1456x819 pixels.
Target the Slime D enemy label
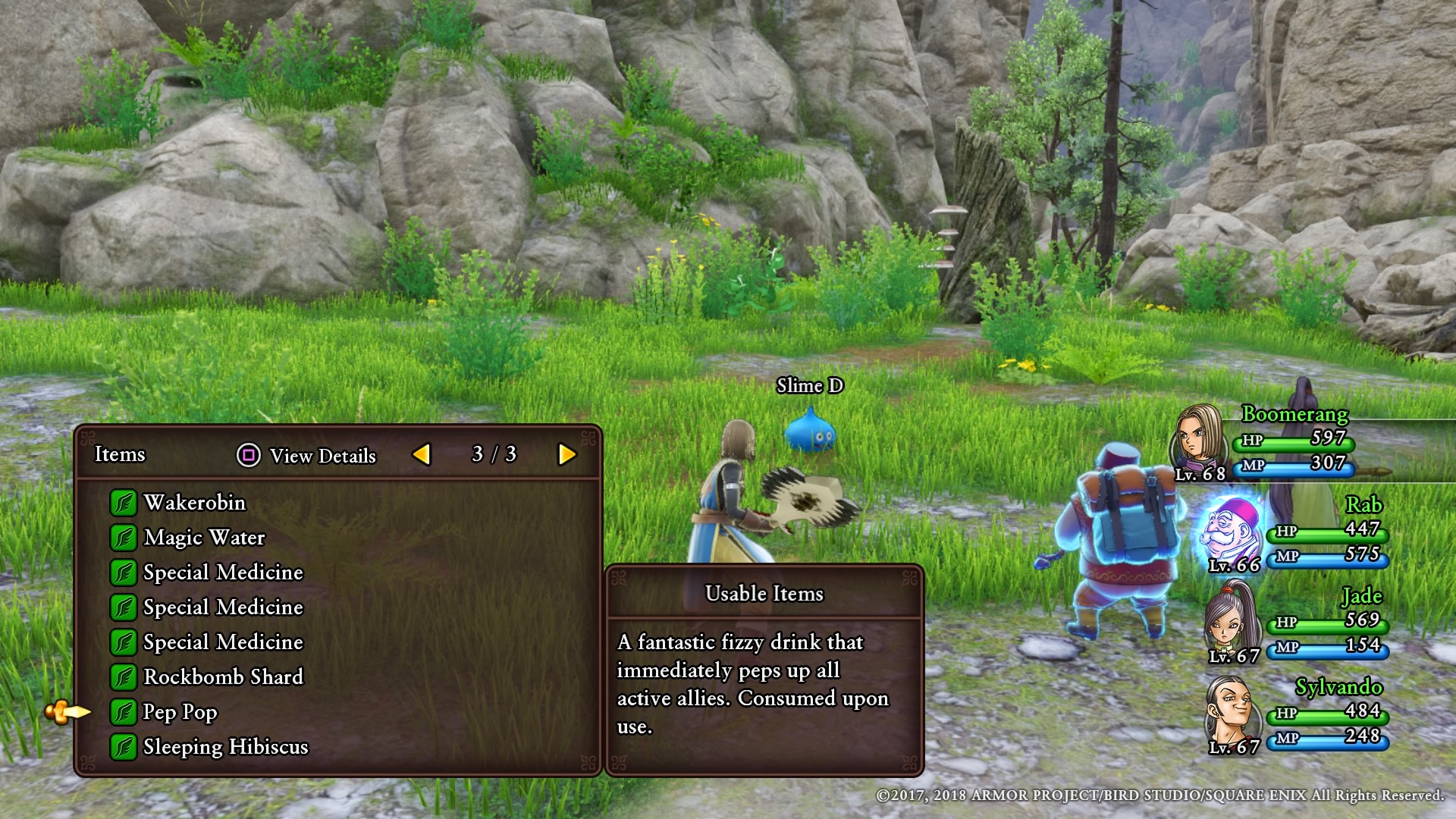[x=809, y=386]
